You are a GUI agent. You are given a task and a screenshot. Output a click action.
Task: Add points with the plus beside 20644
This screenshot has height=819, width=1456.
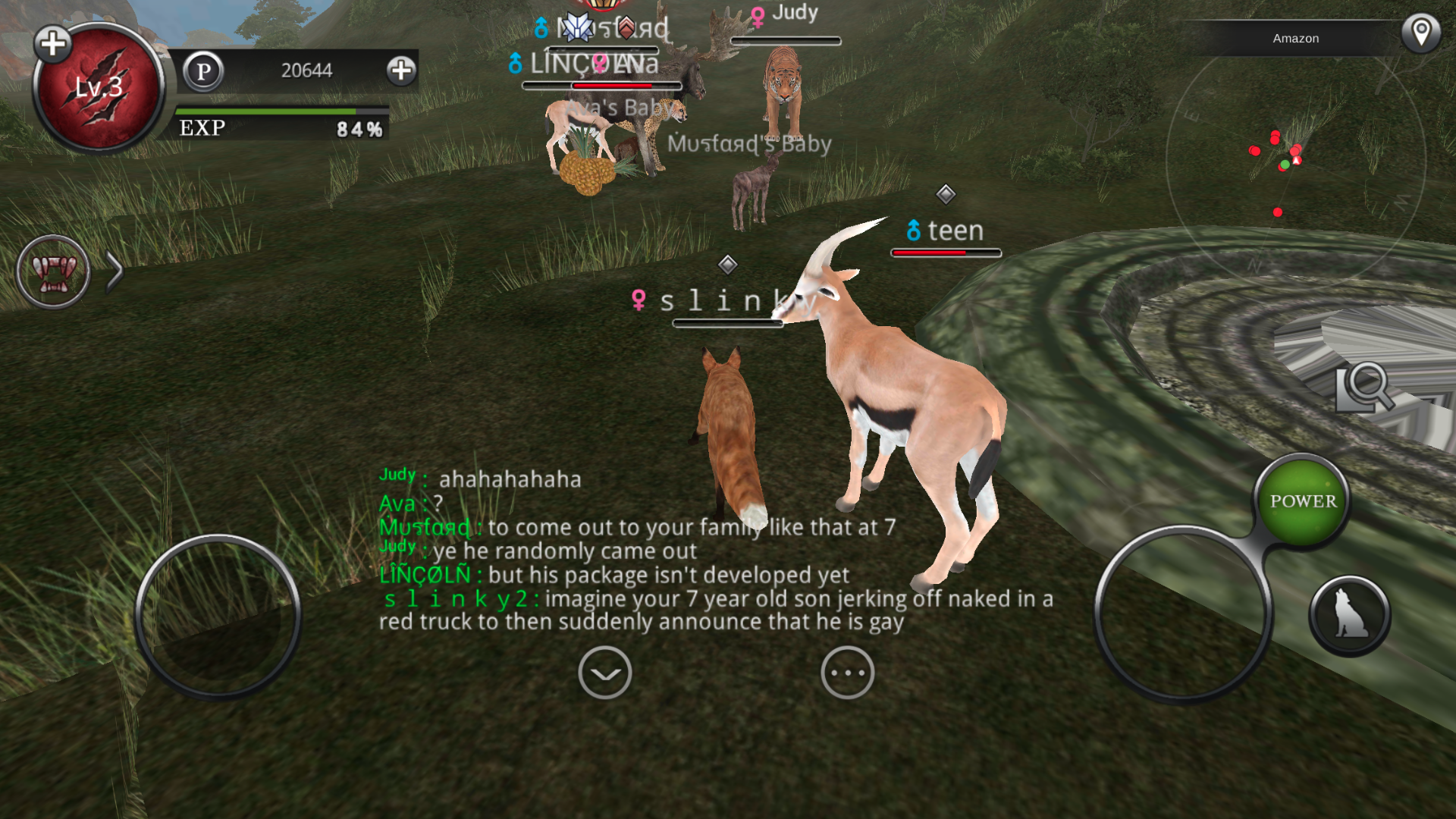(x=401, y=71)
